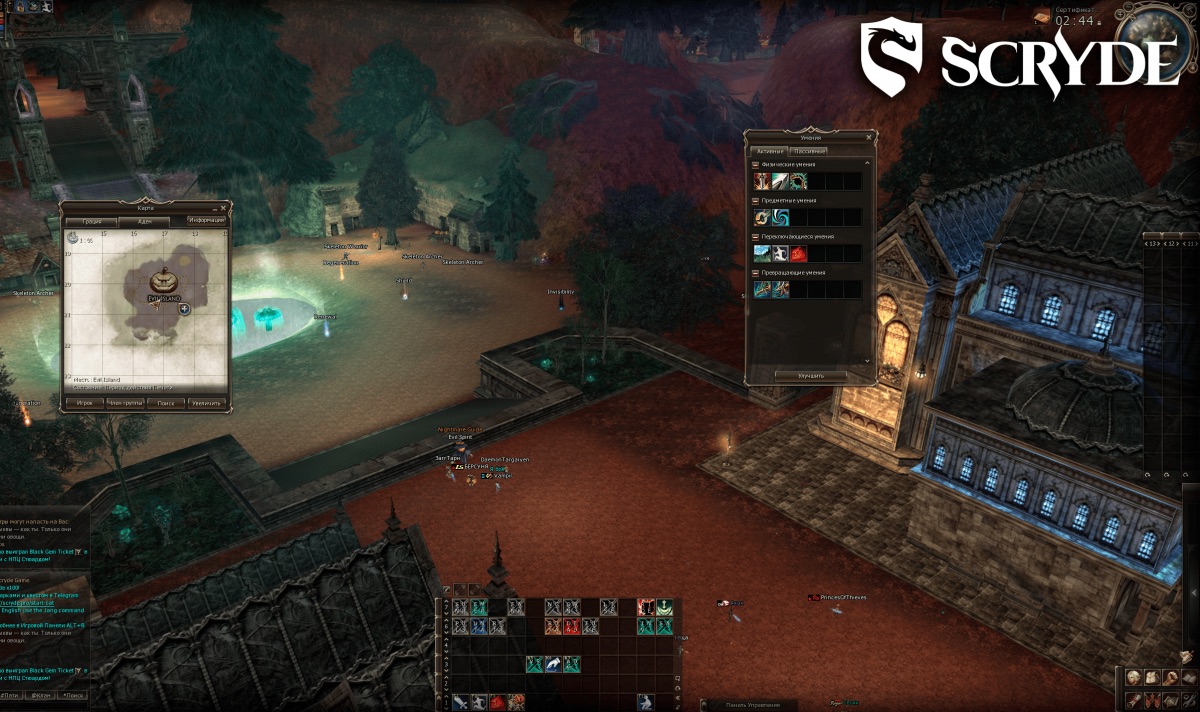Image resolution: width=1200 pixels, height=712 pixels.
Task: Select the blue swirl skill icon
Action: (780, 217)
